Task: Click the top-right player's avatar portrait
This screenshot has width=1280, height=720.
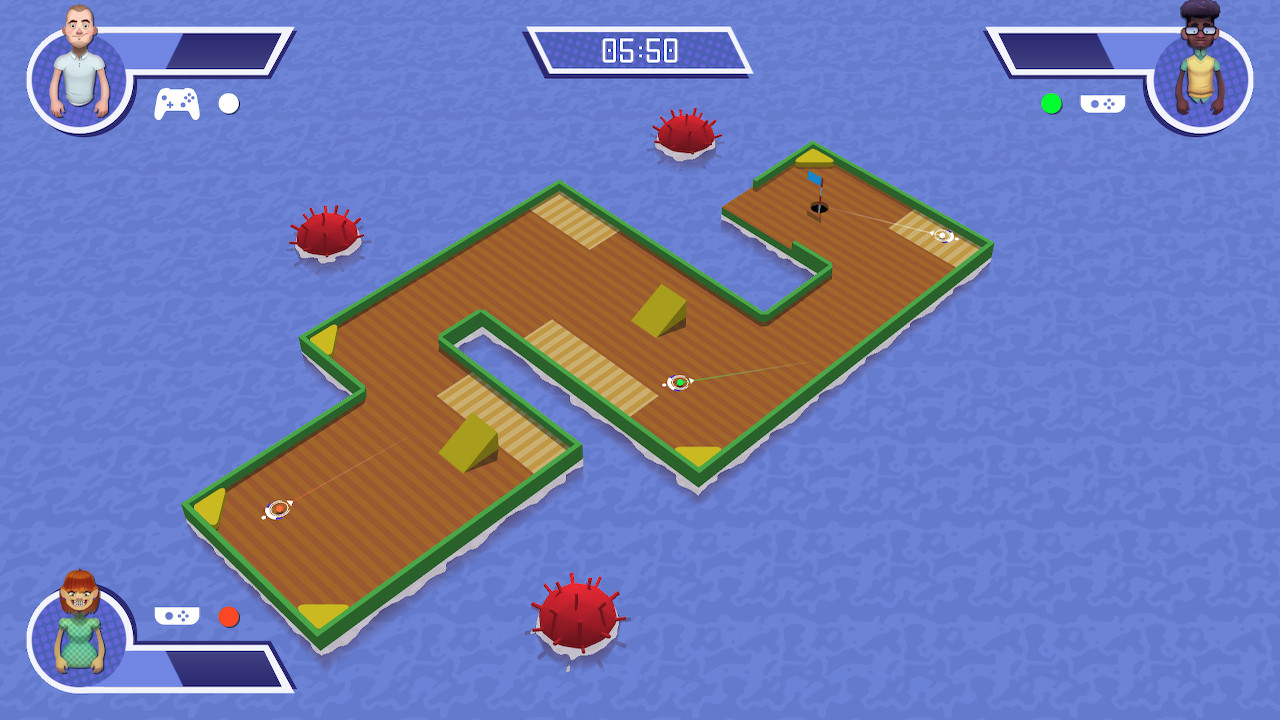Action: click(1202, 70)
